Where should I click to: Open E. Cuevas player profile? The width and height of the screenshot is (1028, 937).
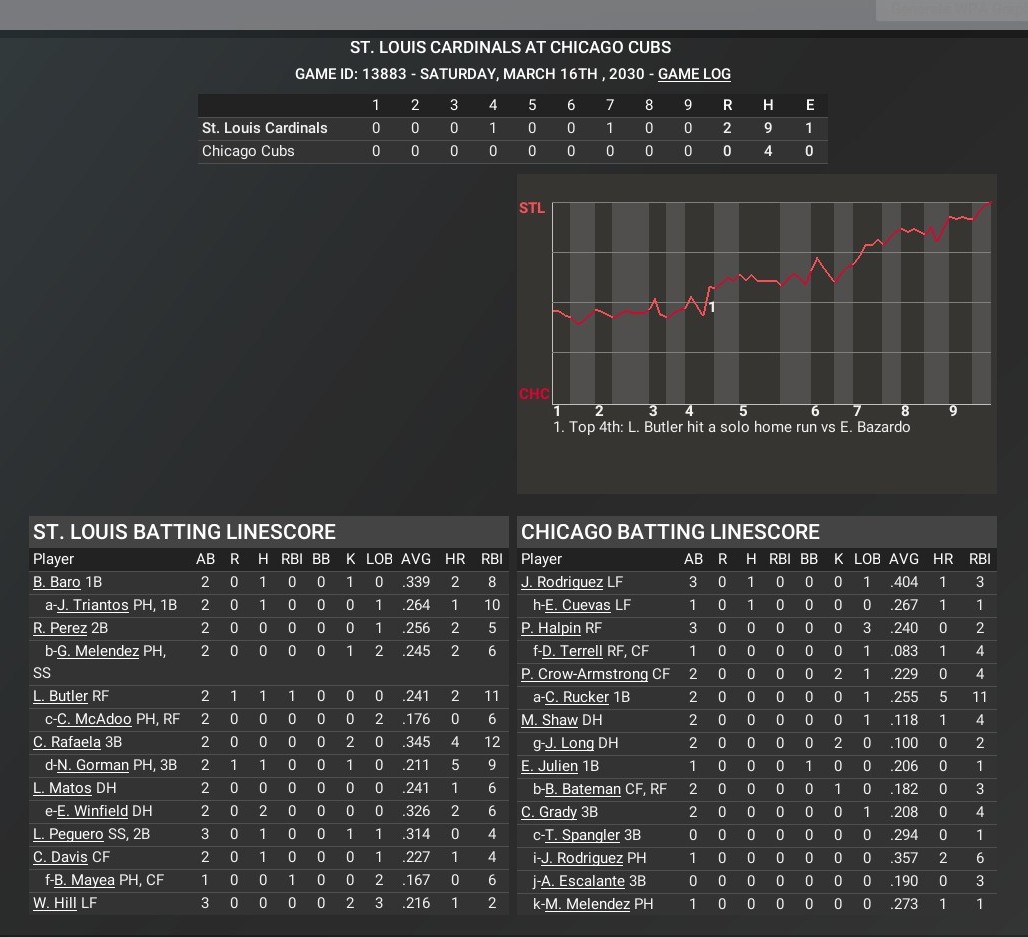tap(577, 605)
